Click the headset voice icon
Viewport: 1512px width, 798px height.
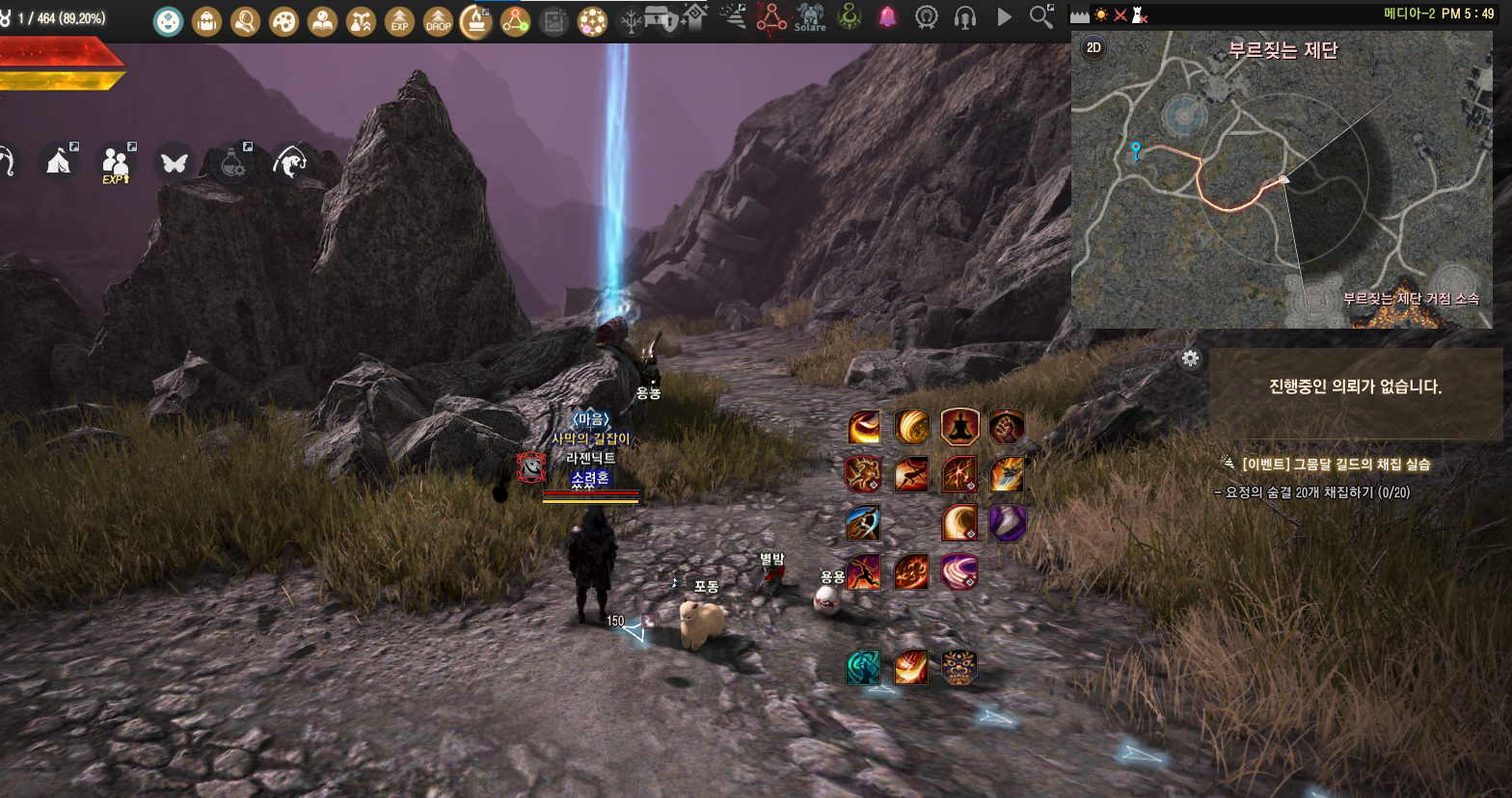coord(964,17)
